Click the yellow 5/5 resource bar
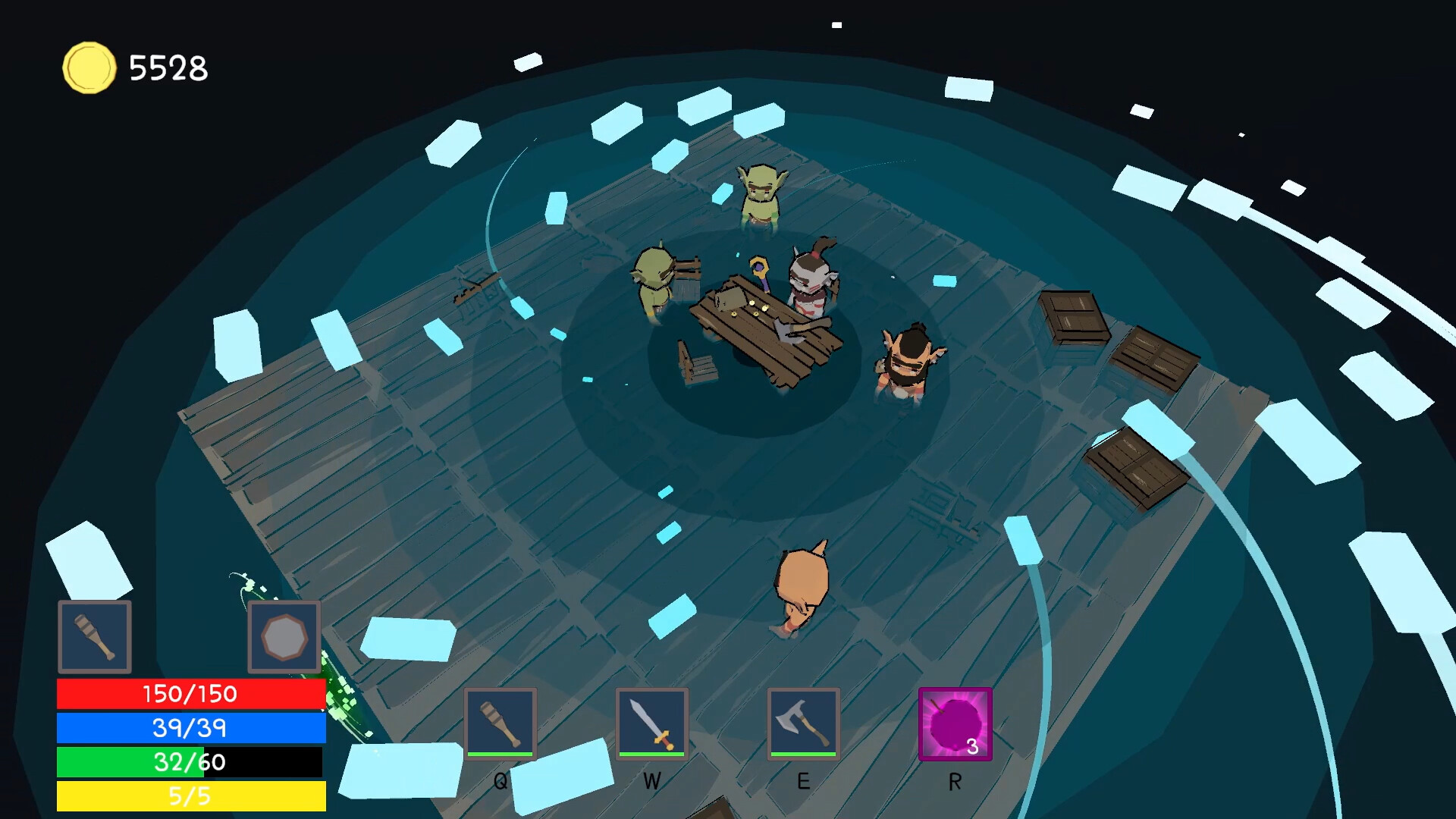Screen dimensions: 1456x819 (x=190, y=797)
